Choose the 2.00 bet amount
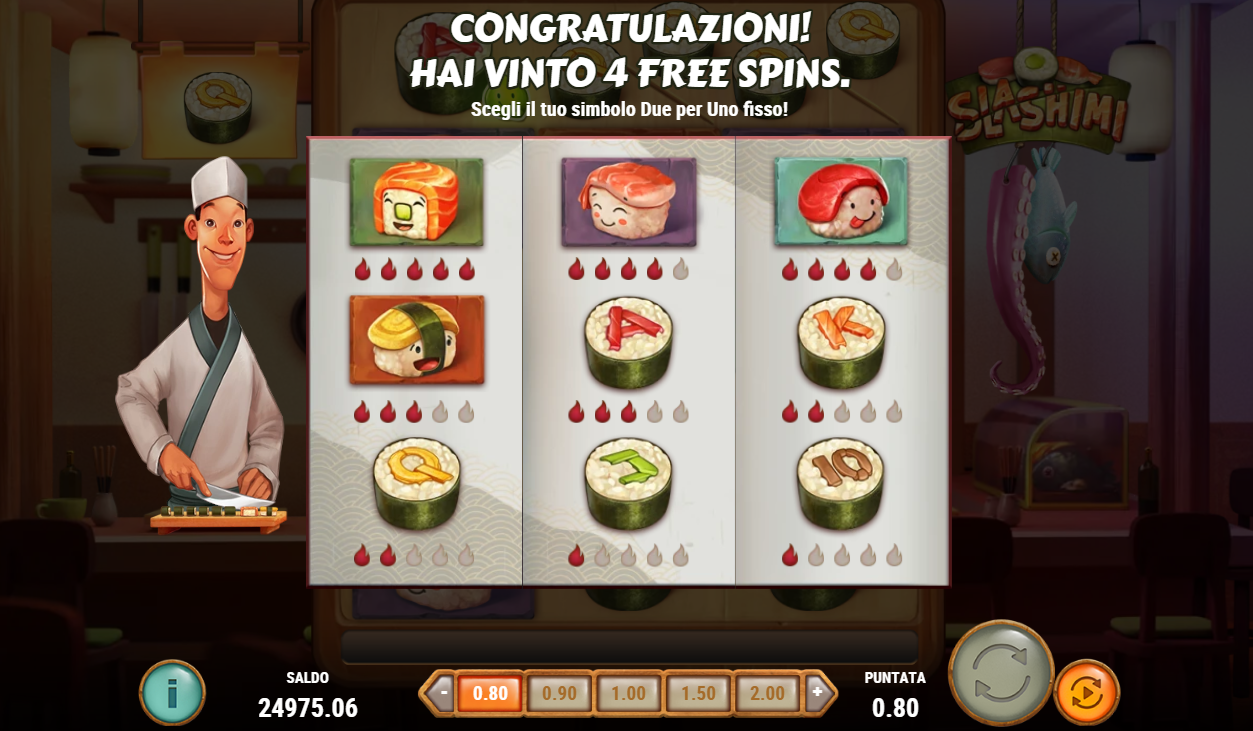The image size is (1253, 731). coord(767,693)
